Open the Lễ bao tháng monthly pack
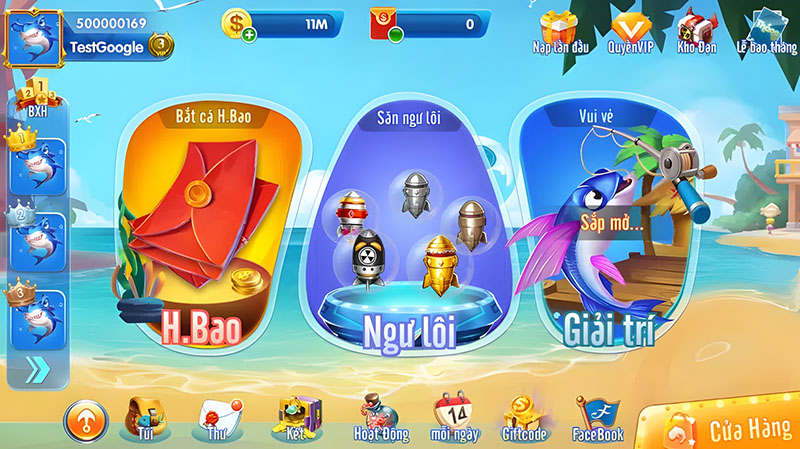800x449 pixels. (766, 28)
